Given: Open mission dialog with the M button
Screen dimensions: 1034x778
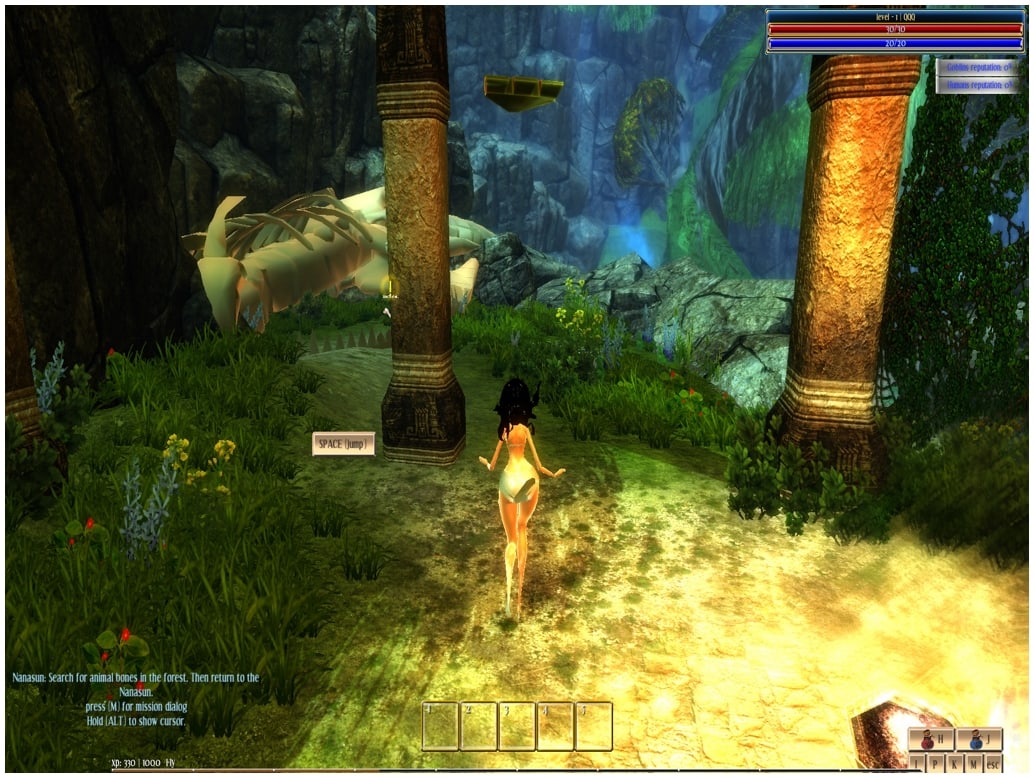Looking at the screenshot, I should click(x=974, y=763).
